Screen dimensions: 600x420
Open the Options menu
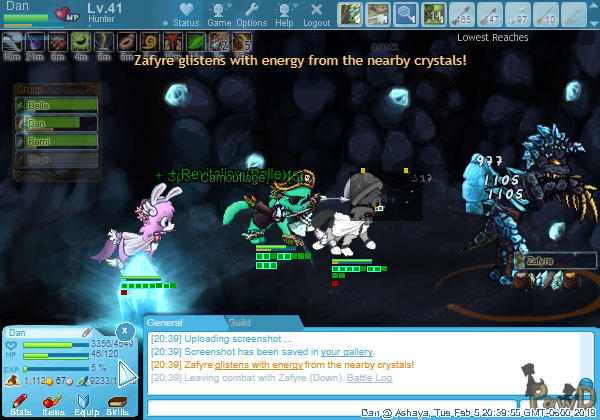coord(251,15)
